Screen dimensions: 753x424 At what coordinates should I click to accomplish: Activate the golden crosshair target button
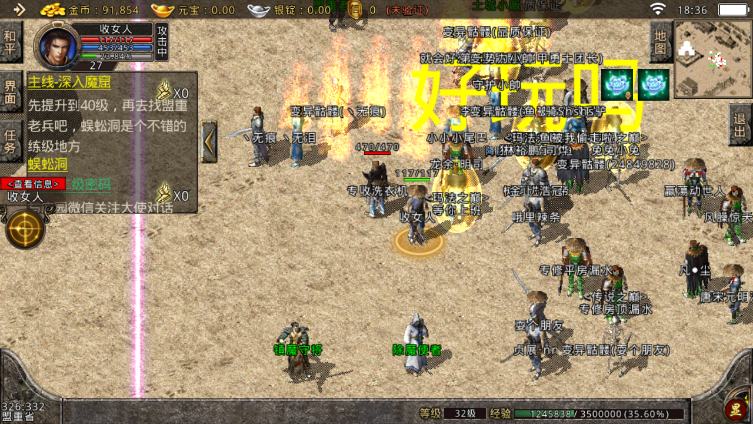pyautogui.click(x=24, y=230)
